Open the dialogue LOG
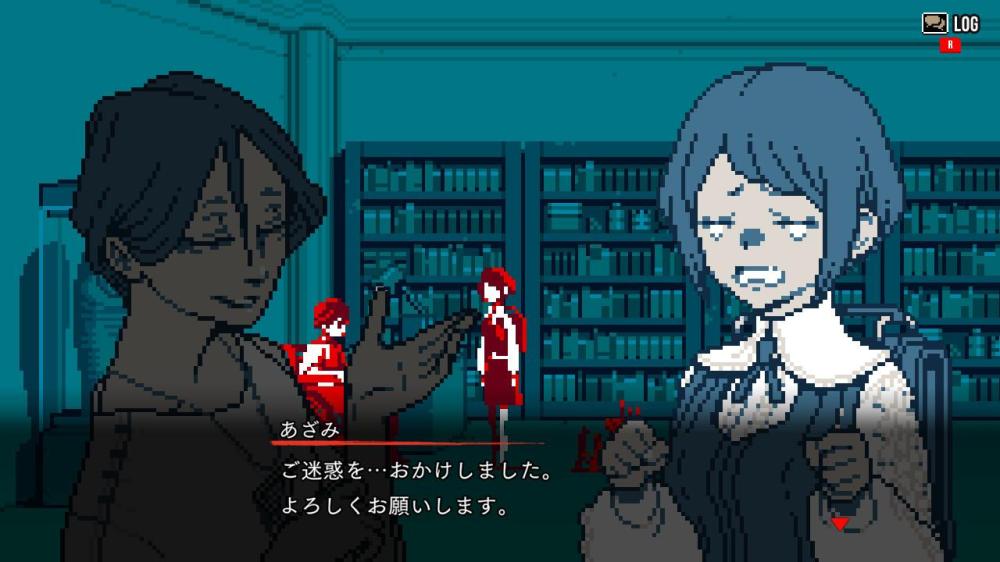Screen dimensions: 1000x562 click(x=950, y=23)
